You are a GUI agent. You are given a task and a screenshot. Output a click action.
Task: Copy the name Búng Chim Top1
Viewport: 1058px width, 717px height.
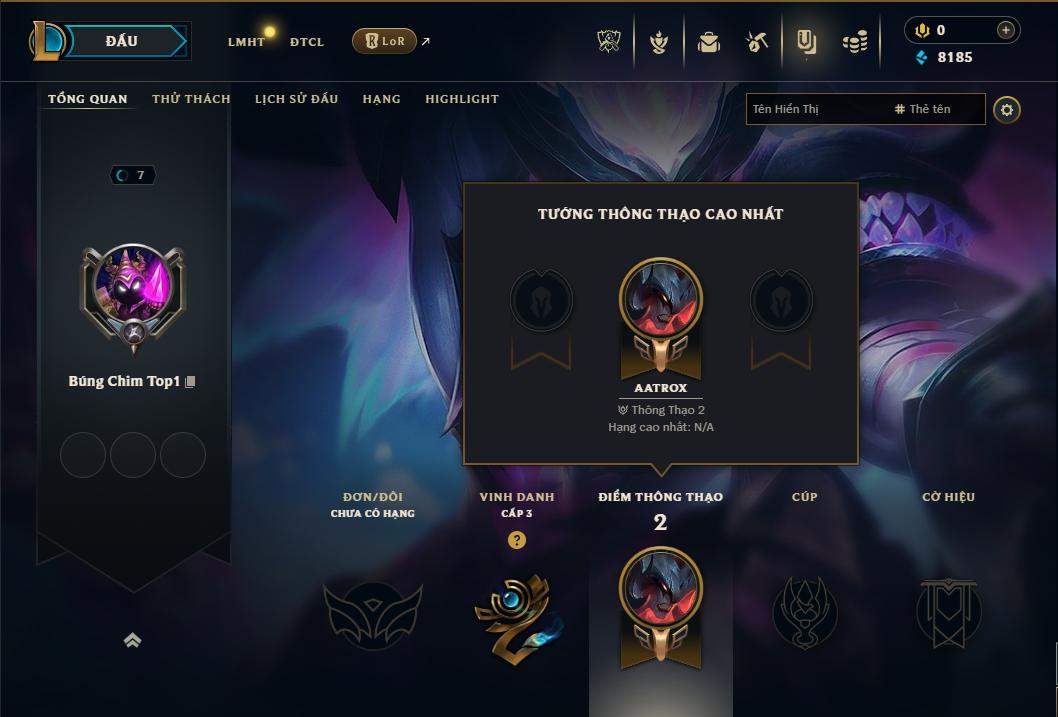point(190,382)
